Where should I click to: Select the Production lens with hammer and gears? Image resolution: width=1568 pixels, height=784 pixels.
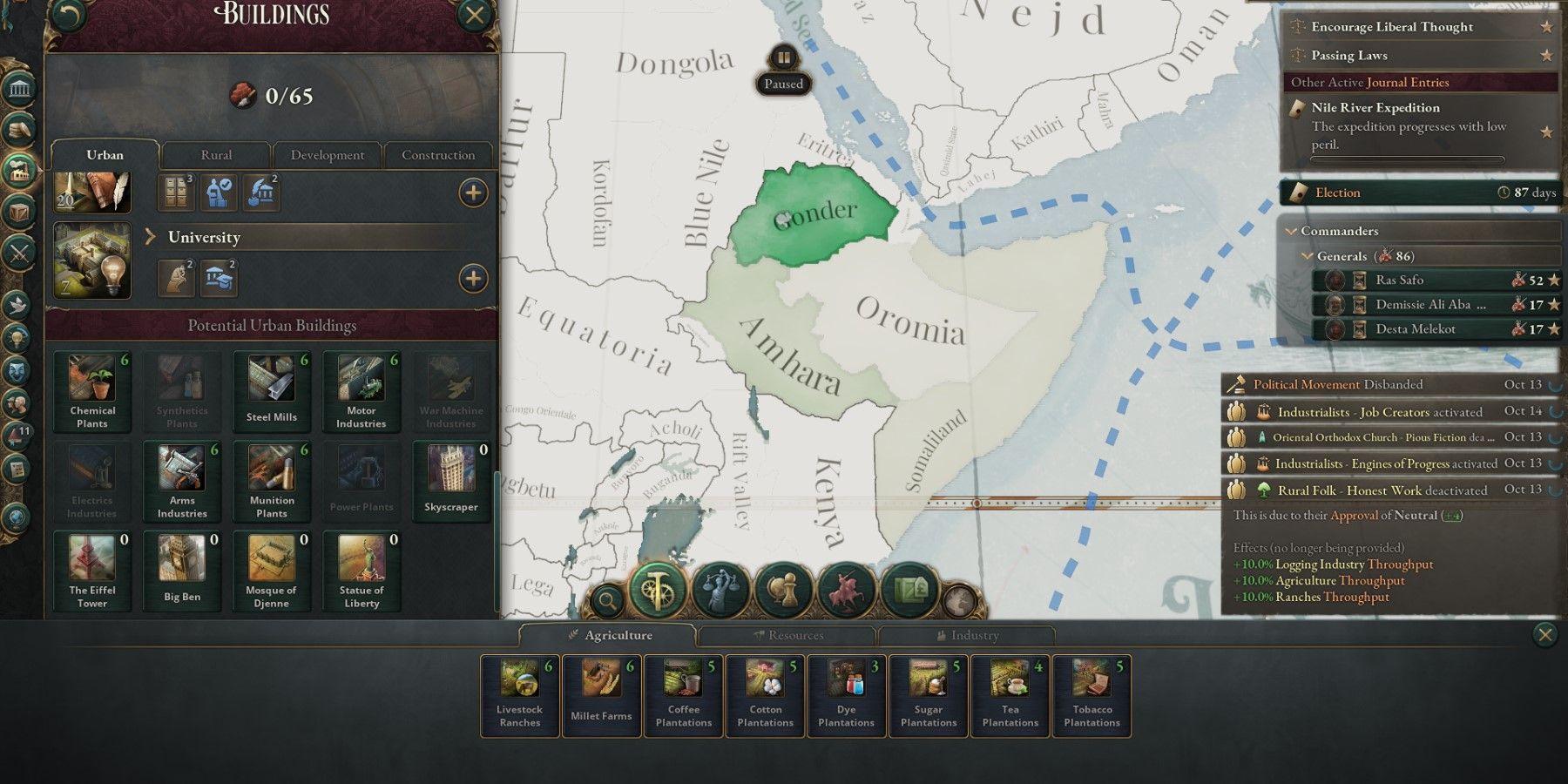tap(659, 589)
